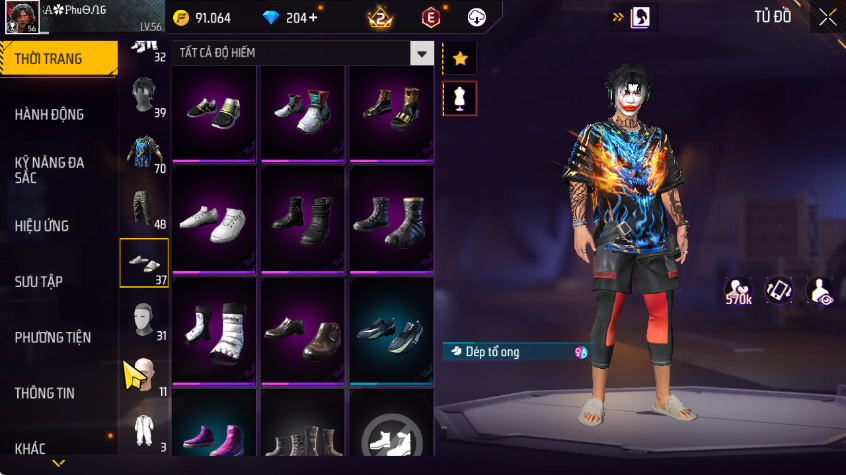Open the Hiệu Ứng section
Image resolution: width=846 pixels, height=475 pixels.
point(42,225)
